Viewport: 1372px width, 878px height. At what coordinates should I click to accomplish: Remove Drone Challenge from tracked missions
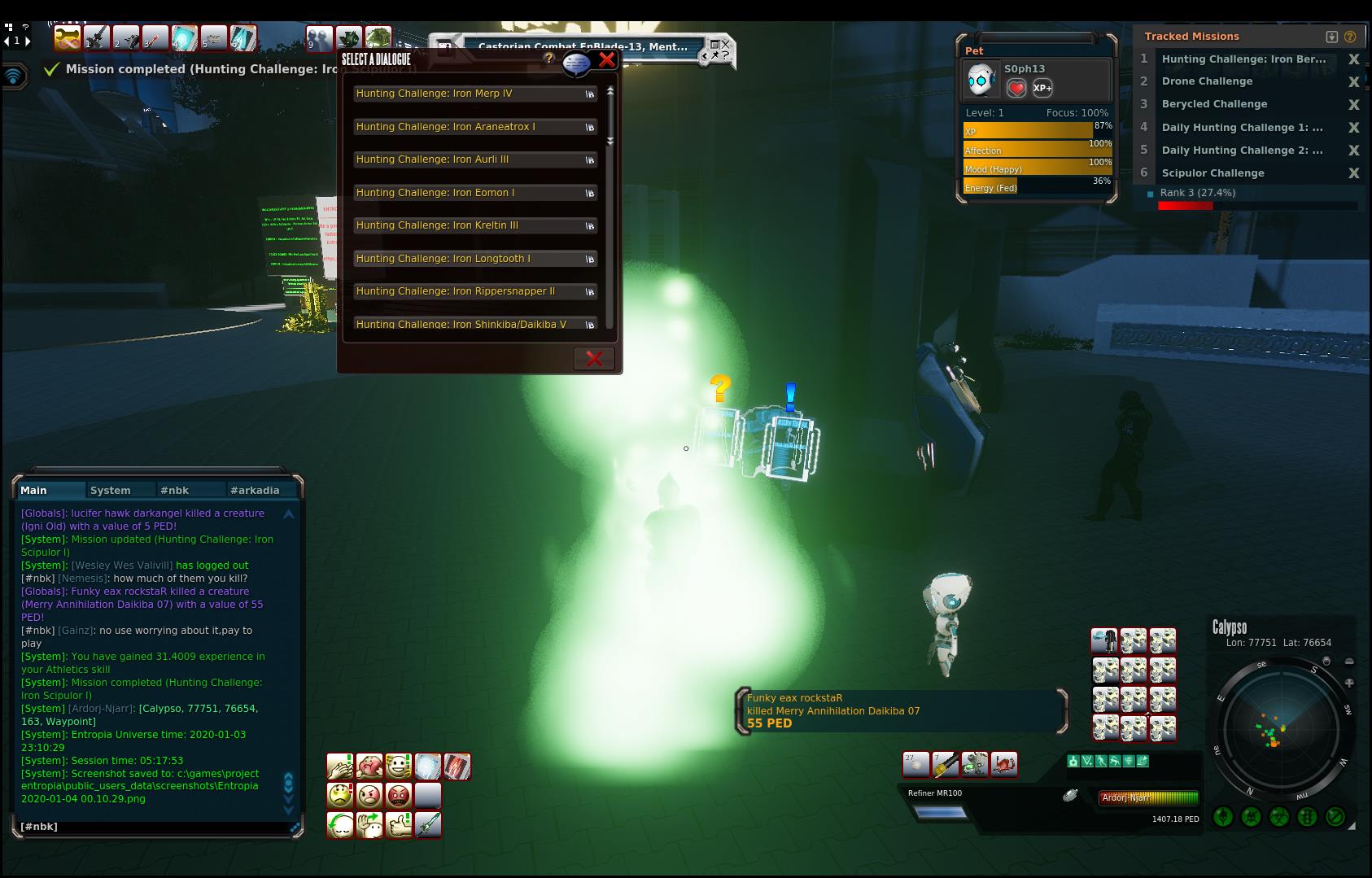click(1354, 81)
